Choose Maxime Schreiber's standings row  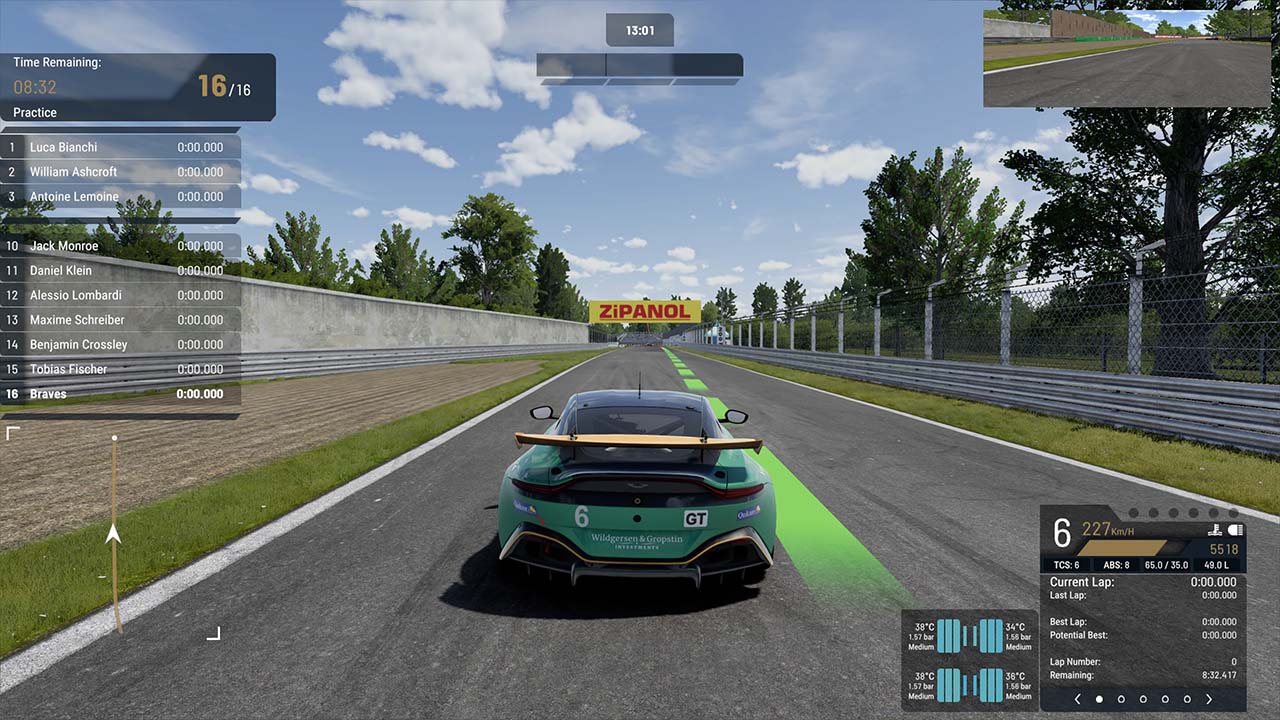click(120, 320)
